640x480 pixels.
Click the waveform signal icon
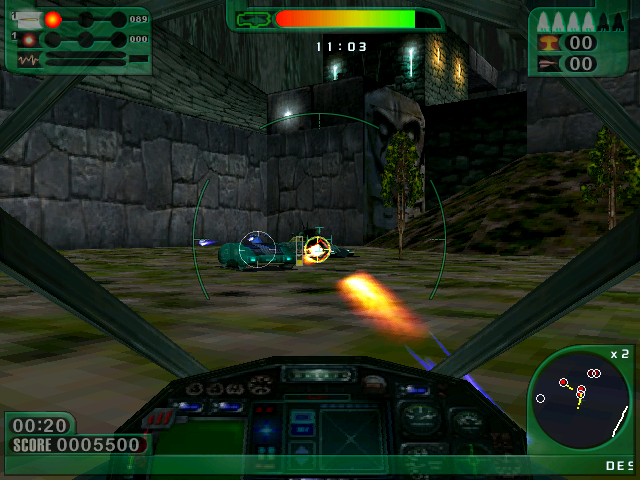(27, 60)
